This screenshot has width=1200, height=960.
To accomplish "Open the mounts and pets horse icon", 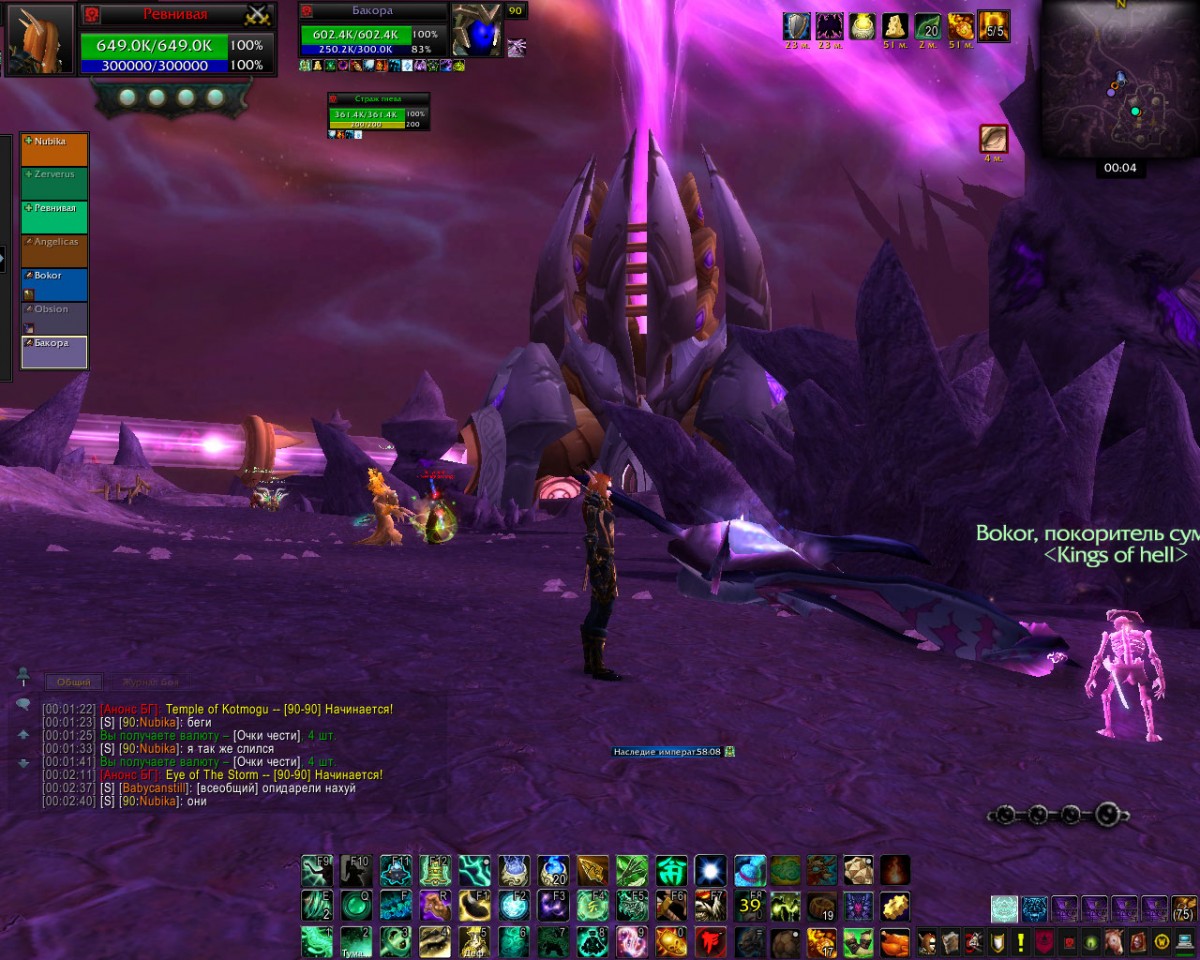I will [1113, 942].
